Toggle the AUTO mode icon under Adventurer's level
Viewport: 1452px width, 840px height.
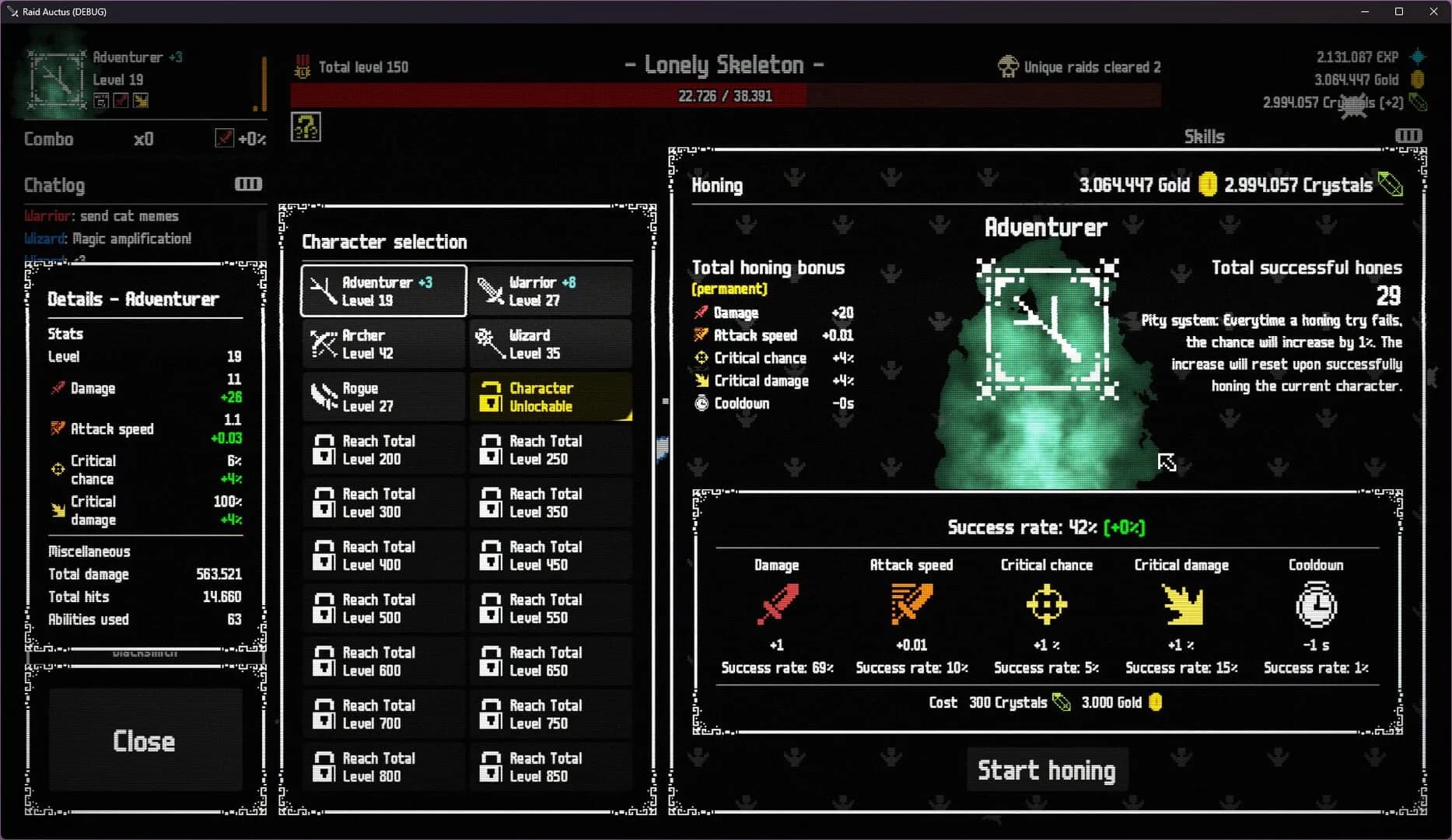coord(101,100)
